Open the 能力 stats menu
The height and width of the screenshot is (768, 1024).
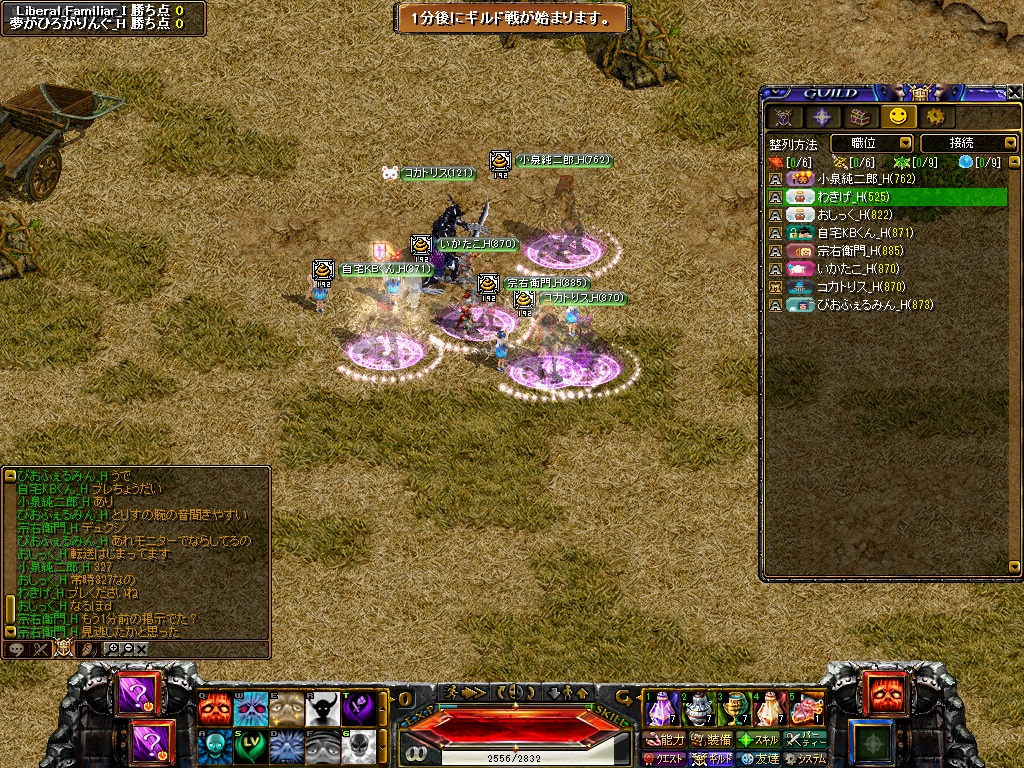click(665, 740)
